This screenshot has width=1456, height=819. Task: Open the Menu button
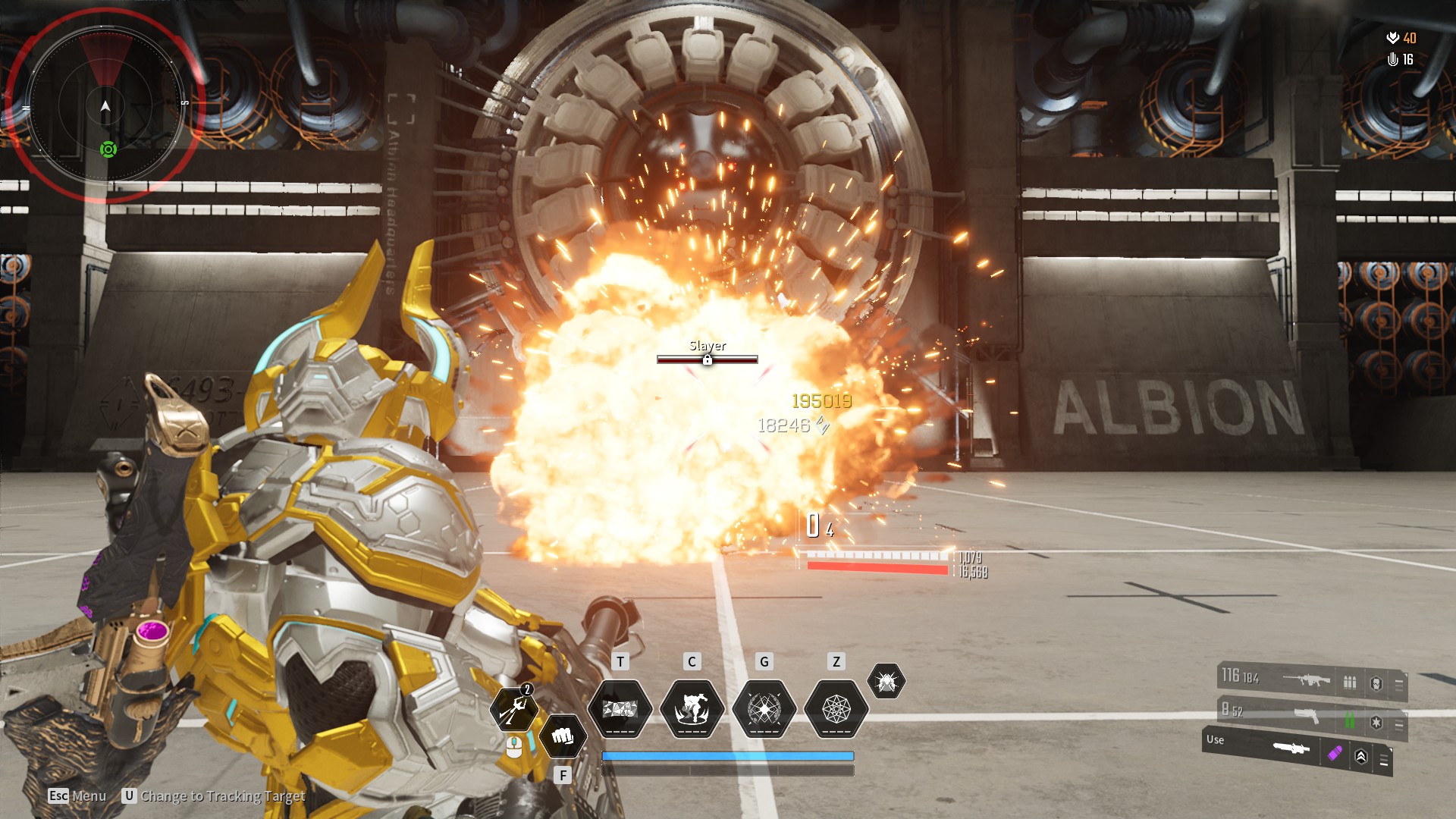[x=77, y=795]
